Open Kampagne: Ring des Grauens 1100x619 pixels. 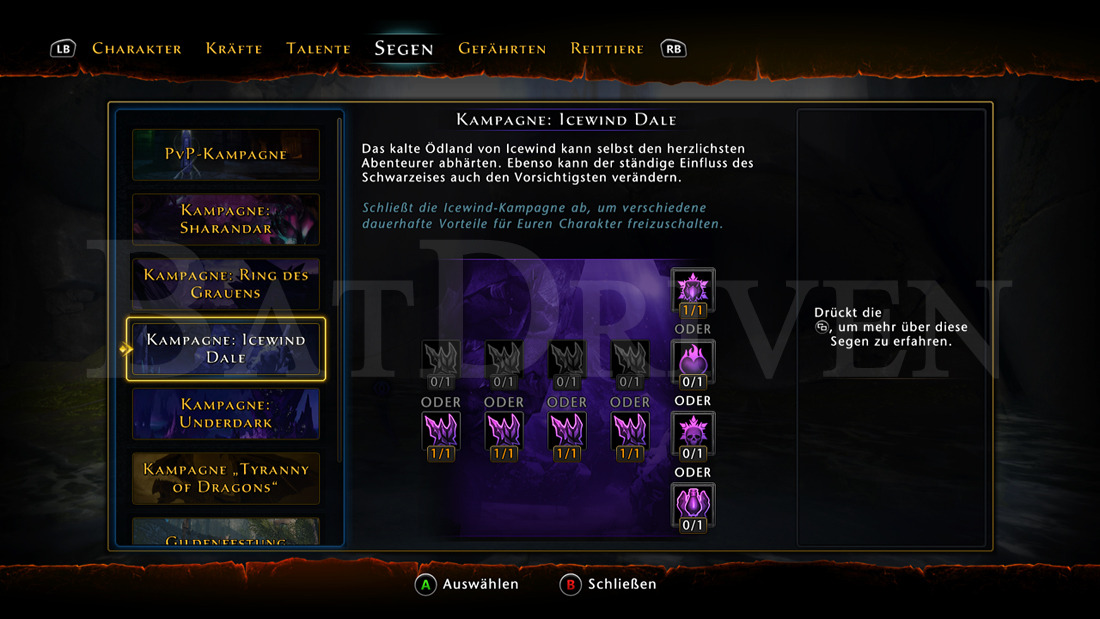click(226, 284)
